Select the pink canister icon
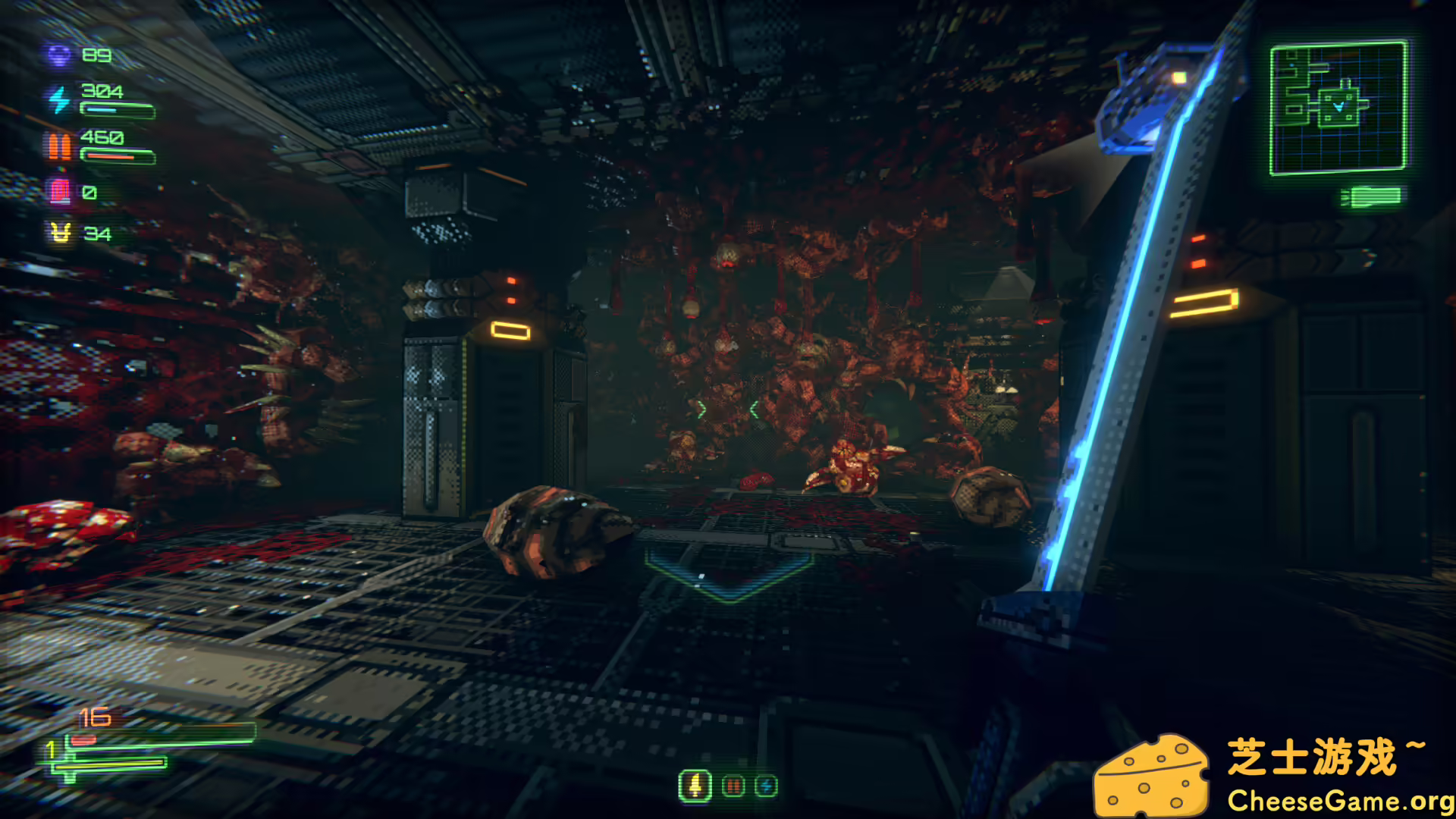The width and height of the screenshot is (1456, 819). click(60, 192)
